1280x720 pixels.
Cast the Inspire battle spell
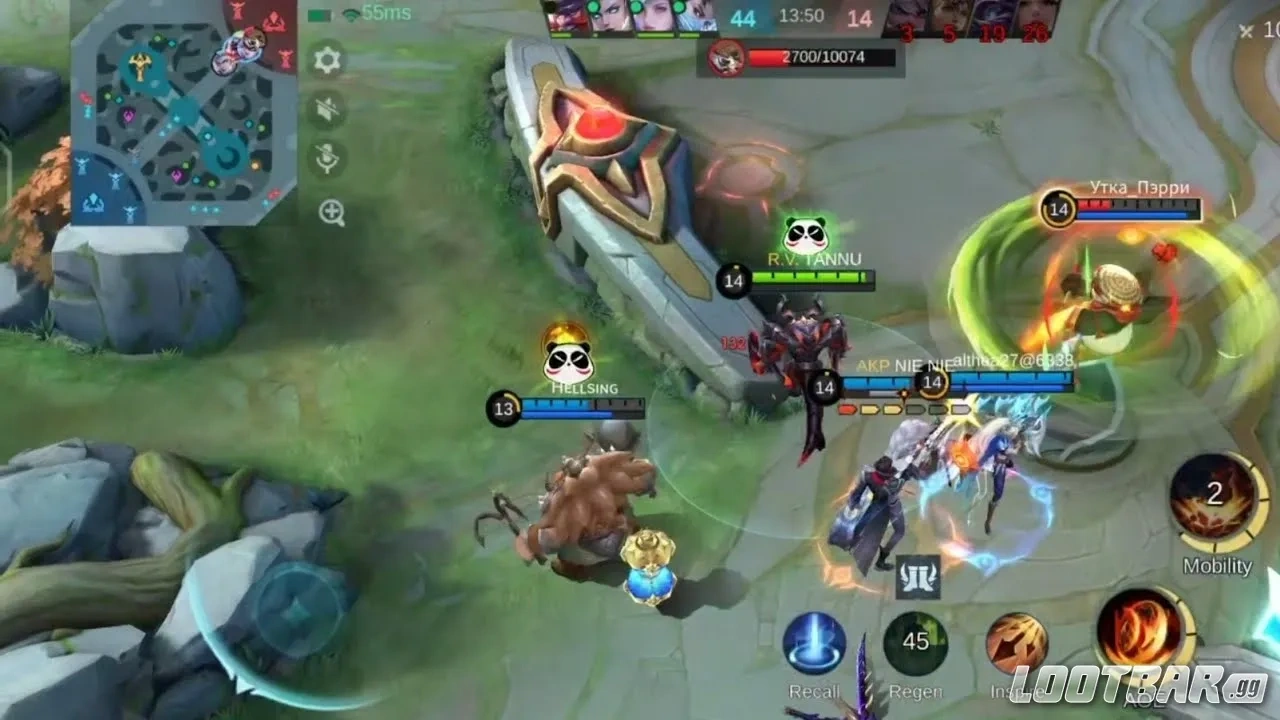coord(1016,643)
